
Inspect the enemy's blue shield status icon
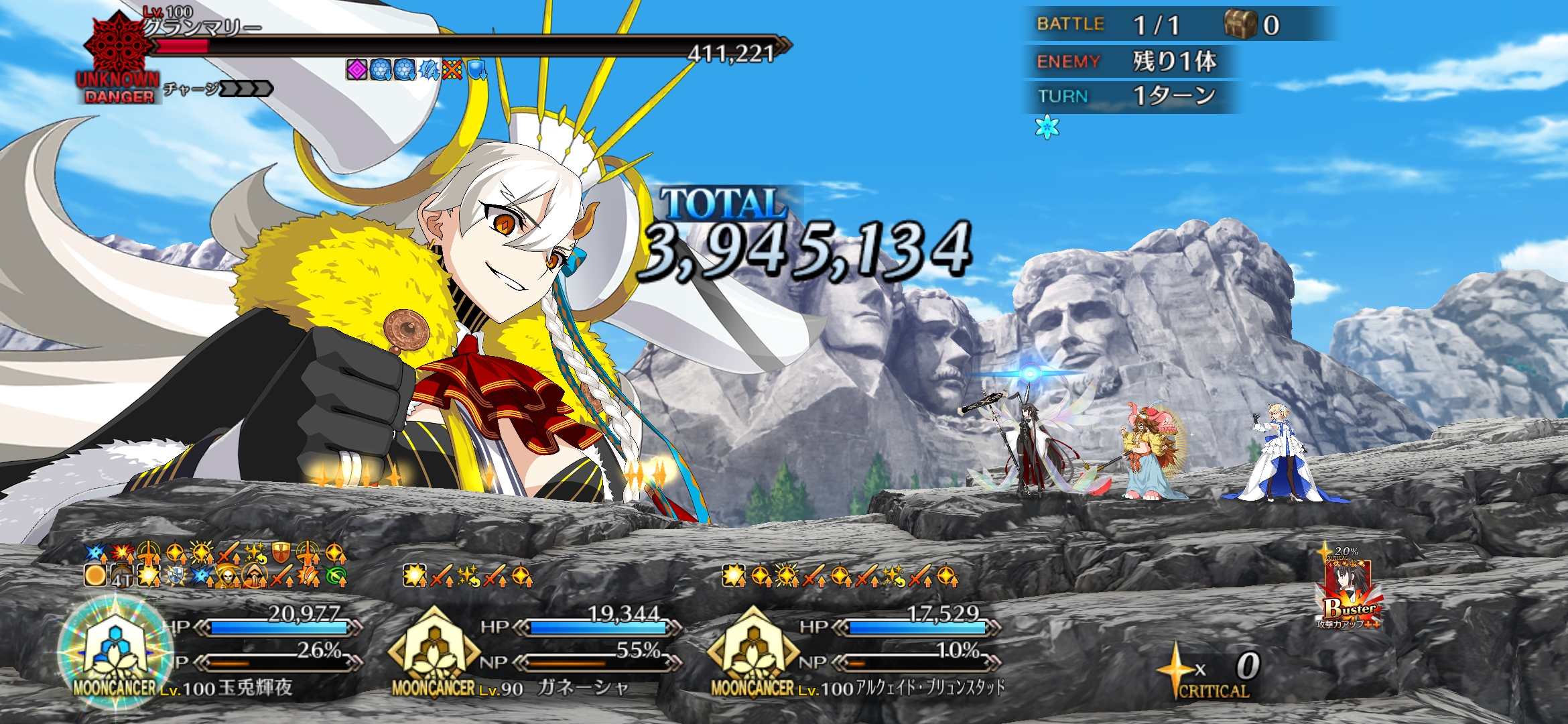point(476,69)
